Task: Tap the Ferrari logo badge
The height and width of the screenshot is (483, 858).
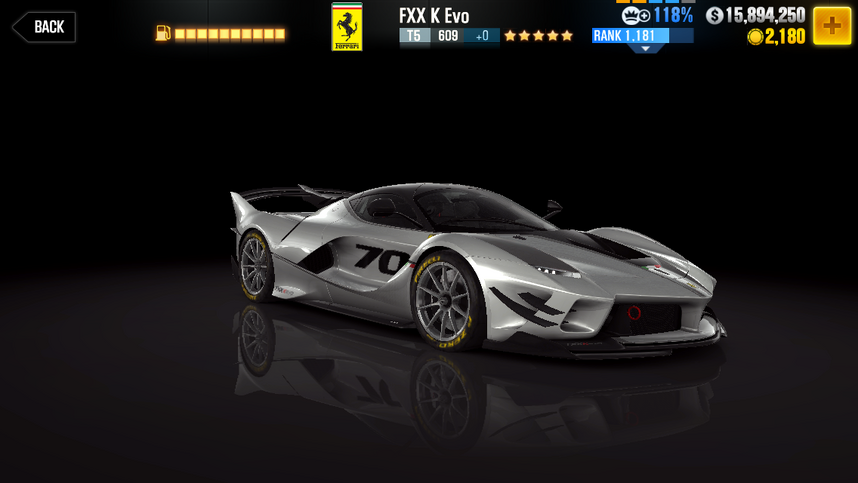Action: (347, 26)
